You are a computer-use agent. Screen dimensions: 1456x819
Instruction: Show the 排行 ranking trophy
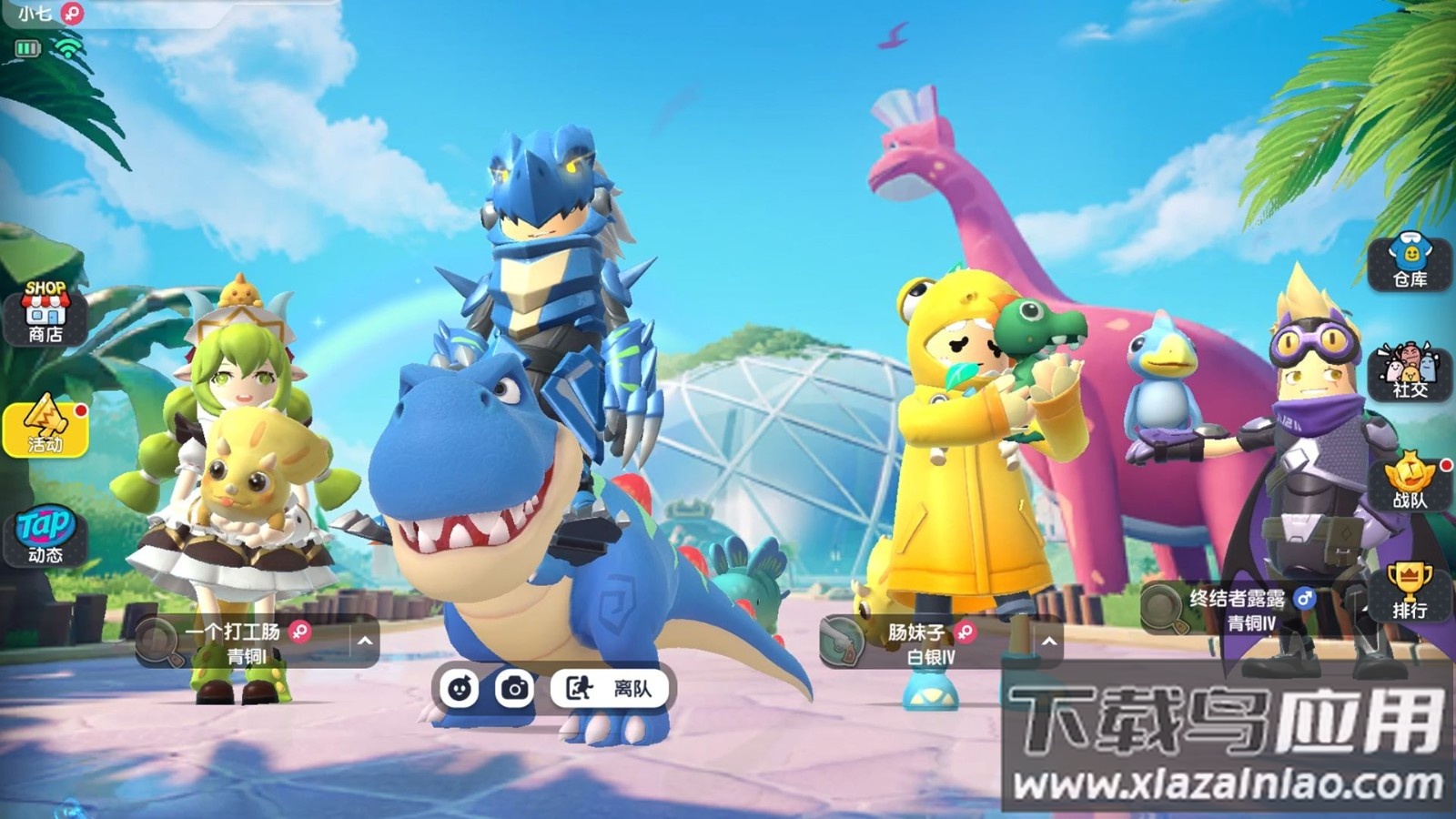pos(1410,591)
